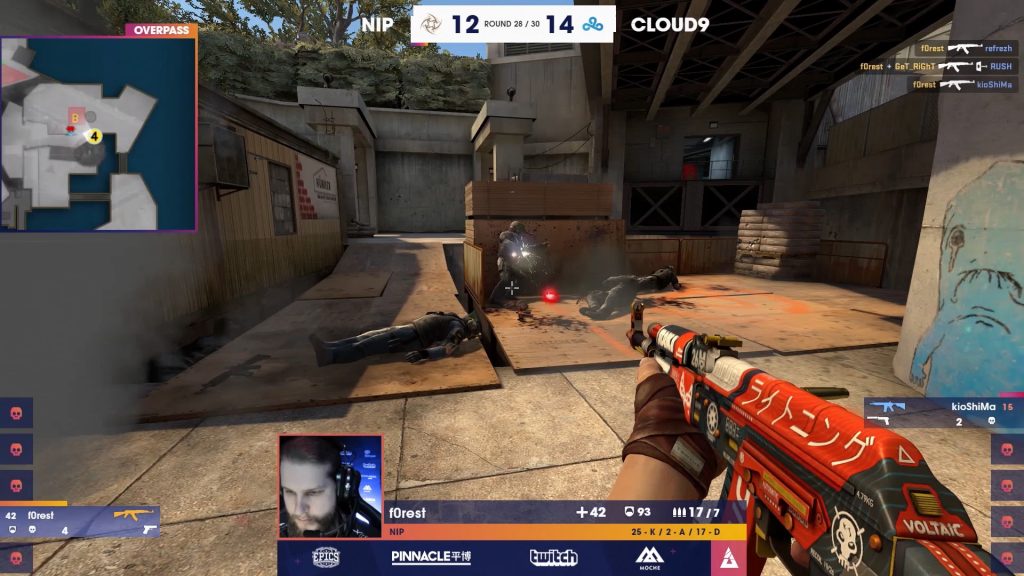This screenshot has height=576, width=1024.
Task: Click the Cloud9 team logo
Action: (x=593, y=24)
